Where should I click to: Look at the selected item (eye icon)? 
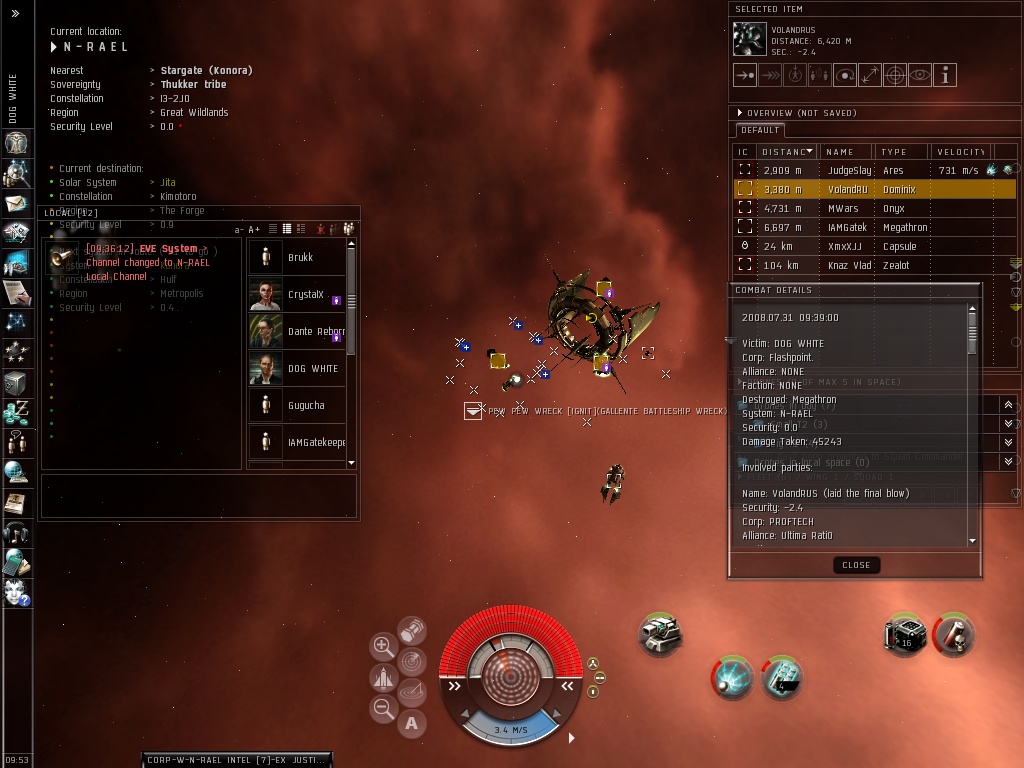[x=920, y=75]
